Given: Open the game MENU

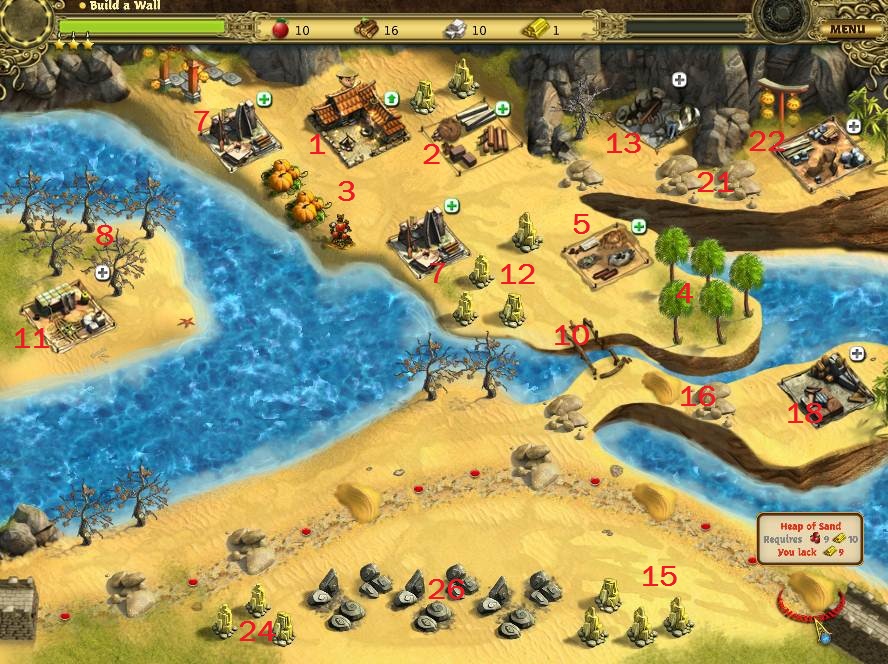Looking at the screenshot, I should tap(846, 29).
